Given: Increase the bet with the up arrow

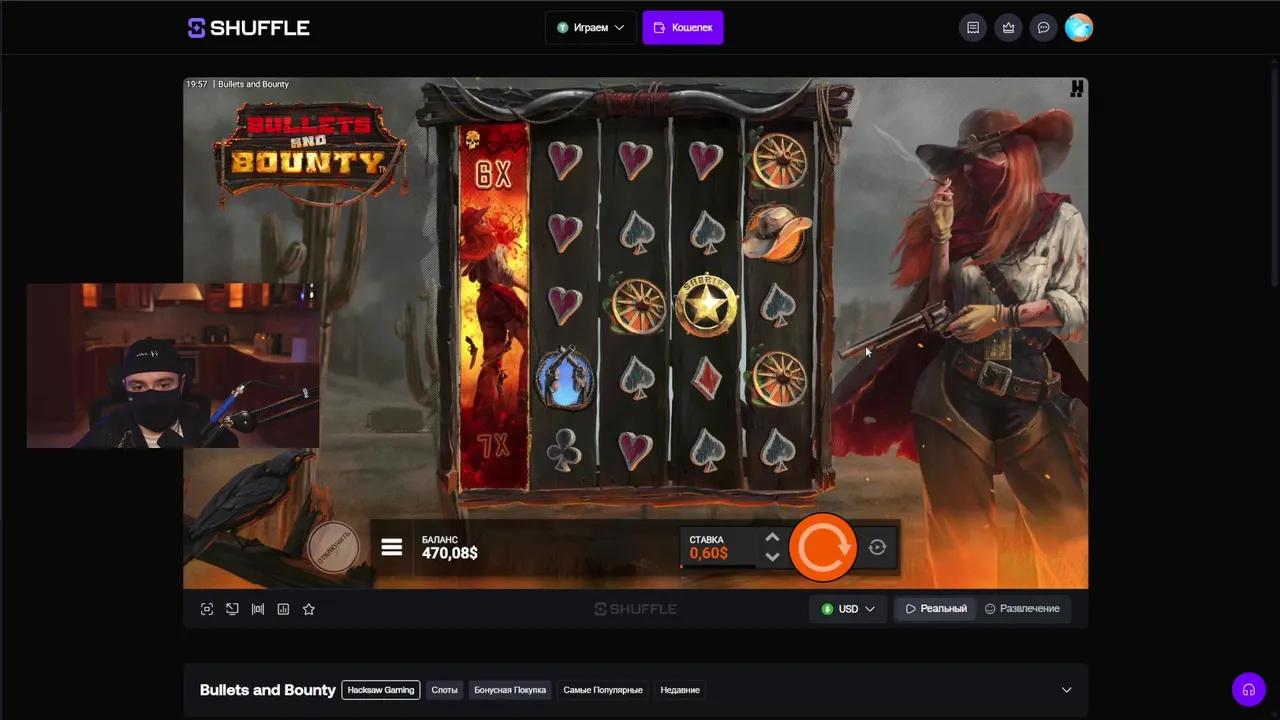Looking at the screenshot, I should pos(772,538).
